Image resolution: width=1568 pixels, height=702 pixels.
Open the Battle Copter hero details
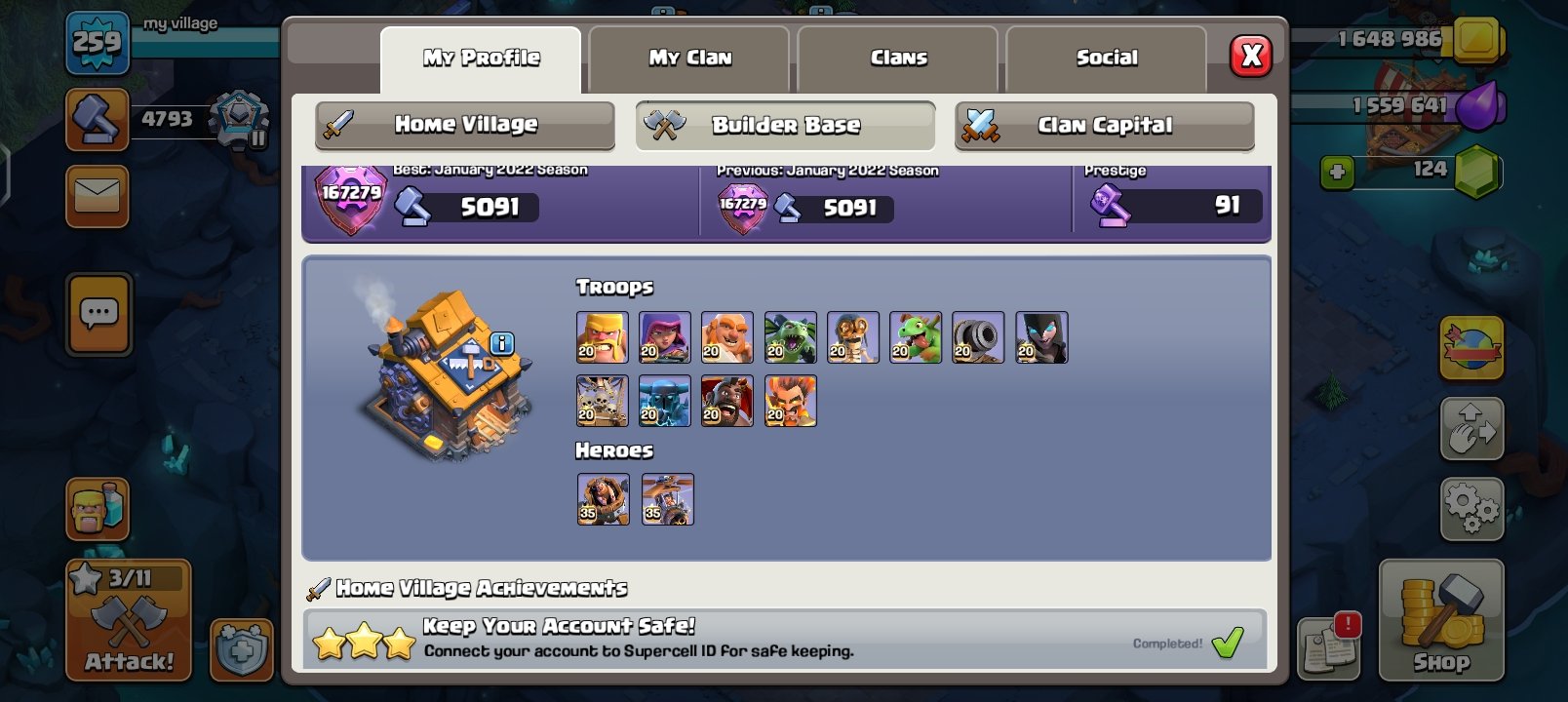667,497
